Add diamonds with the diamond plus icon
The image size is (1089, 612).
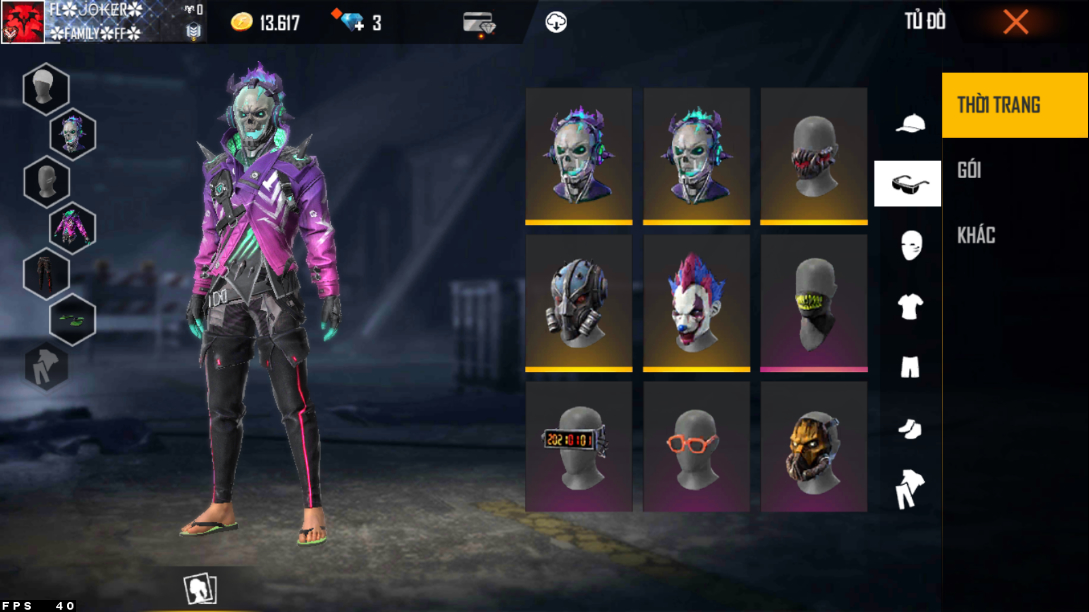(353, 22)
